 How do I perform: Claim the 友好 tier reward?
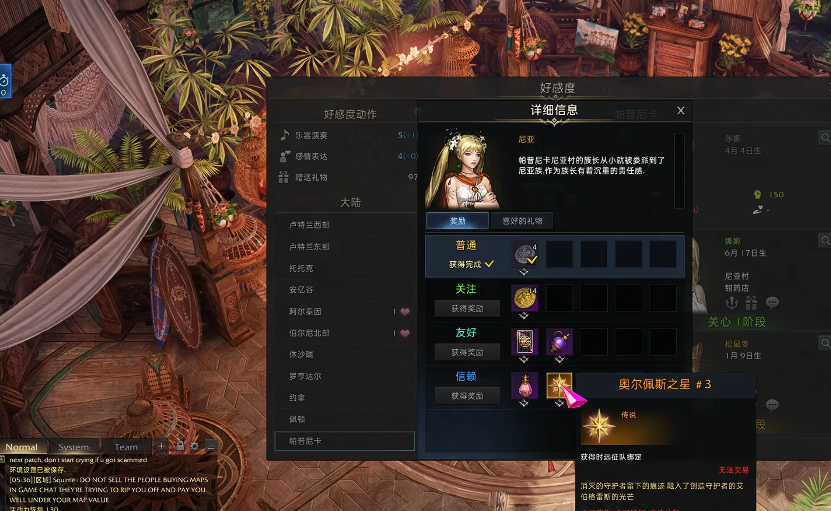click(460, 352)
